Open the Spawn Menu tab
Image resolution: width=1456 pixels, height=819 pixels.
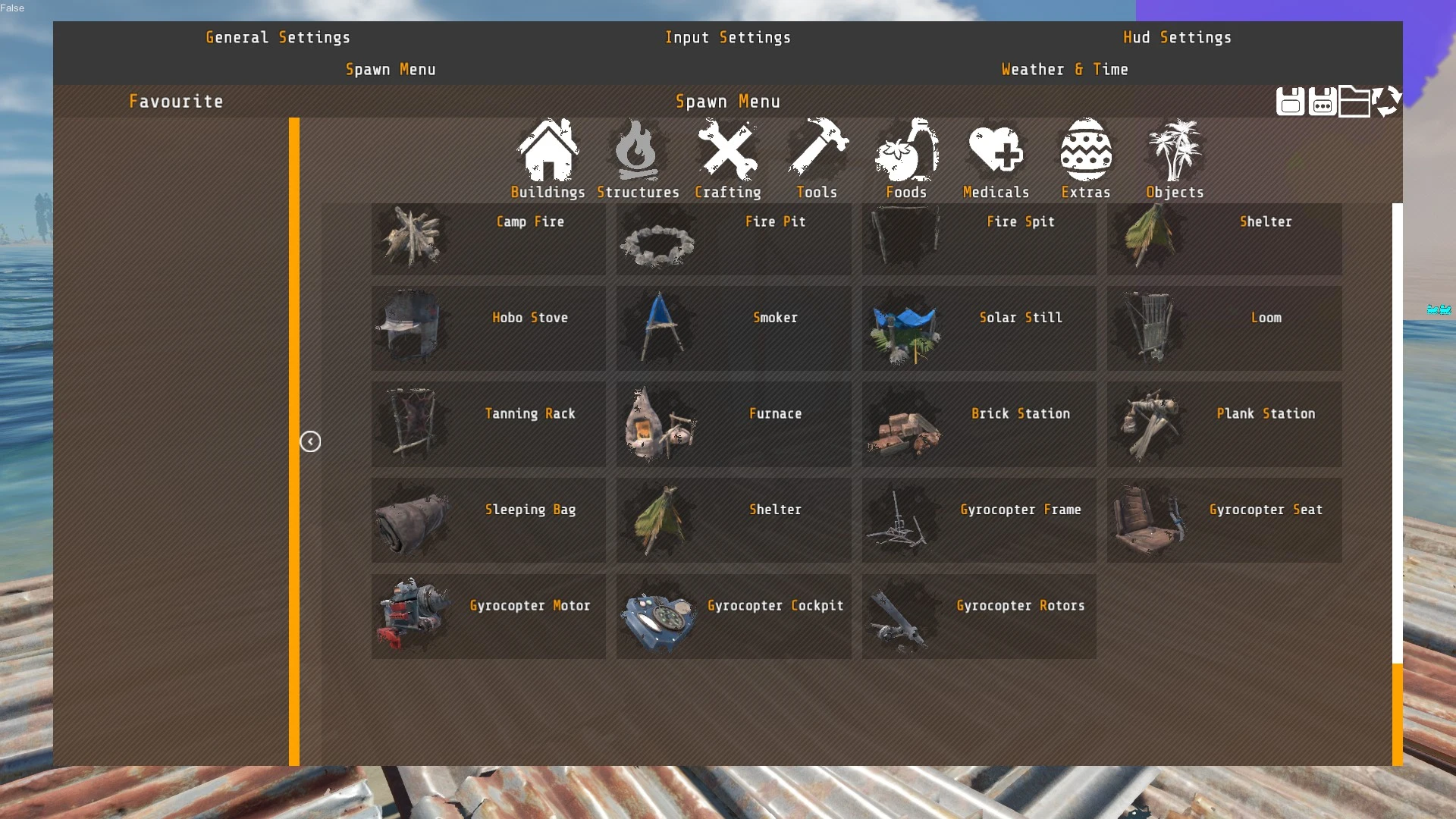[391, 69]
